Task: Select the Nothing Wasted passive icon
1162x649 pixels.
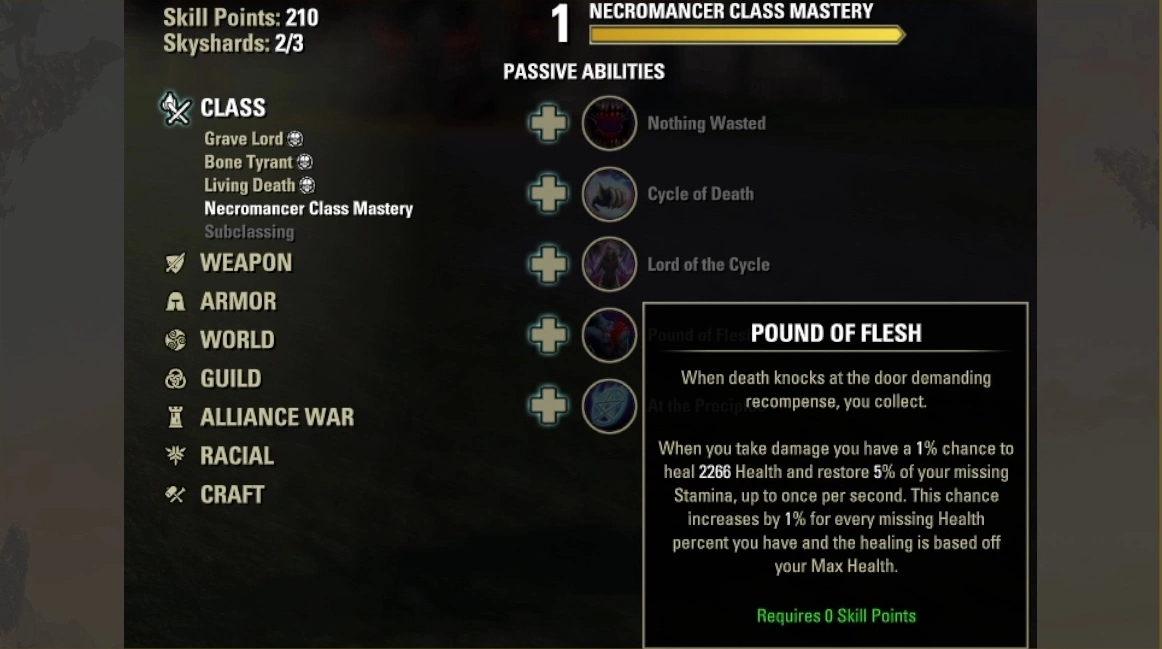Action: (609, 123)
